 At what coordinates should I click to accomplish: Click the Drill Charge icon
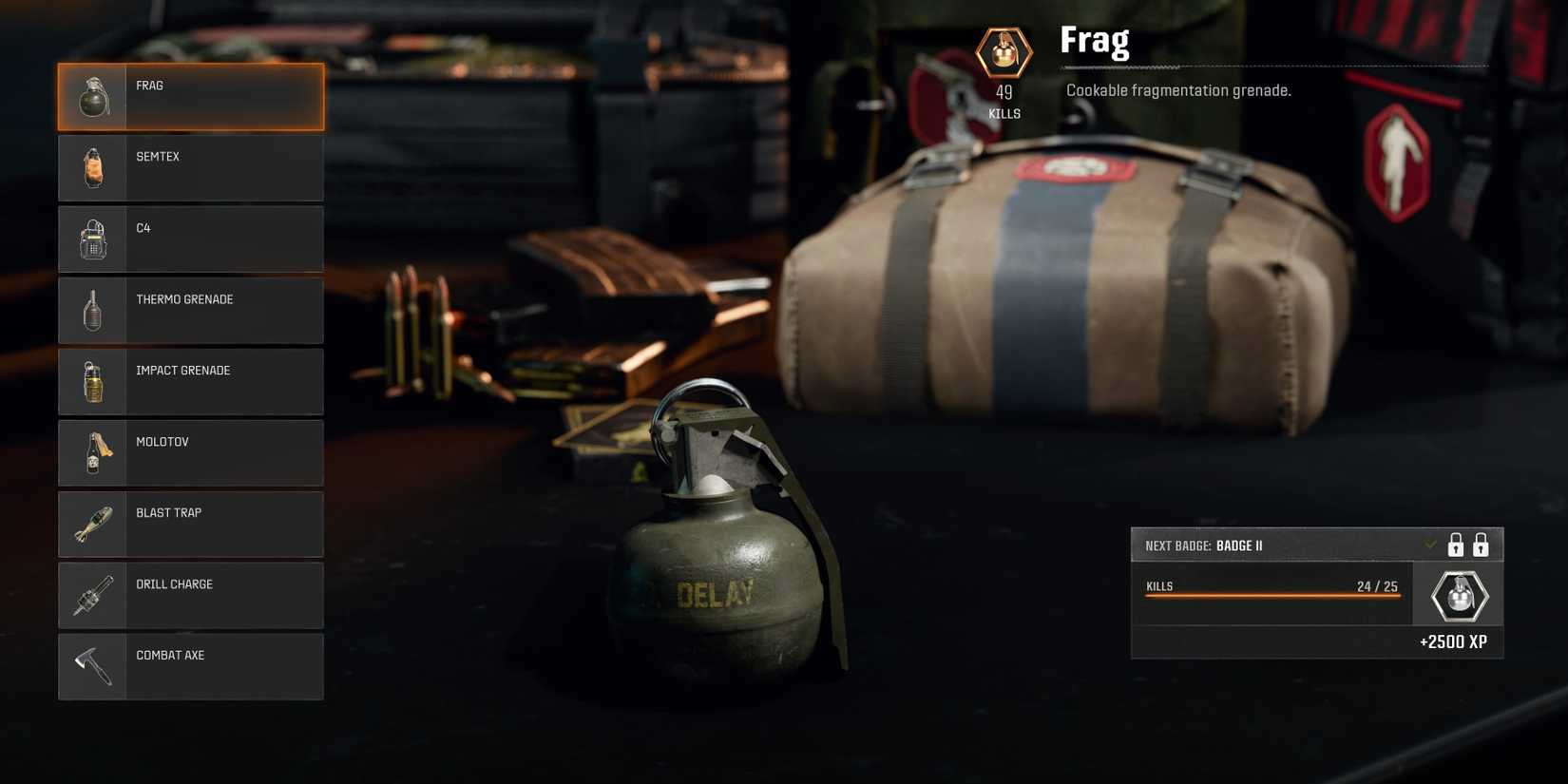click(x=91, y=595)
